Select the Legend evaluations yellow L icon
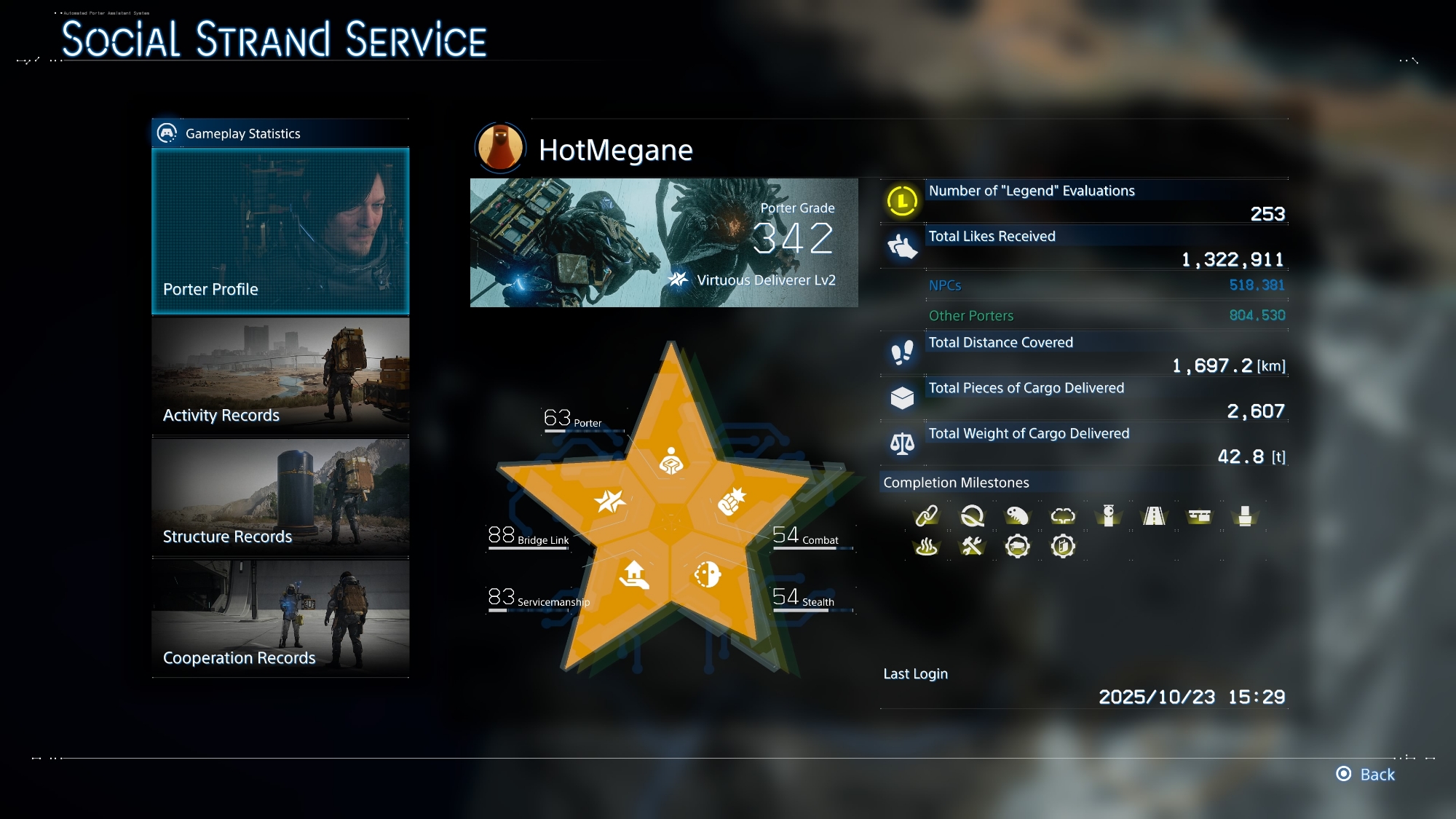Viewport: 1456px width, 819px height. pyautogui.click(x=902, y=200)
